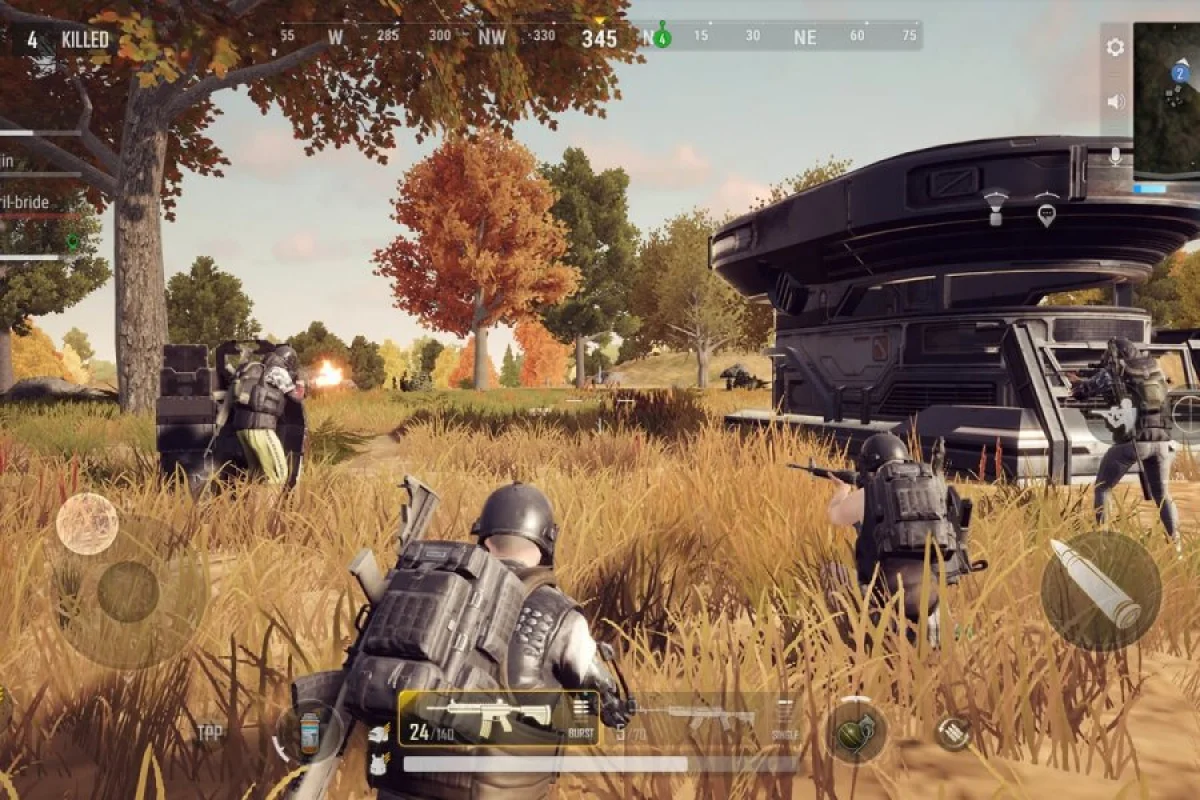This screenshot has height=800, width=1200.
Task: Tap the pale circle above the joystick
Action: coord(87,523)
